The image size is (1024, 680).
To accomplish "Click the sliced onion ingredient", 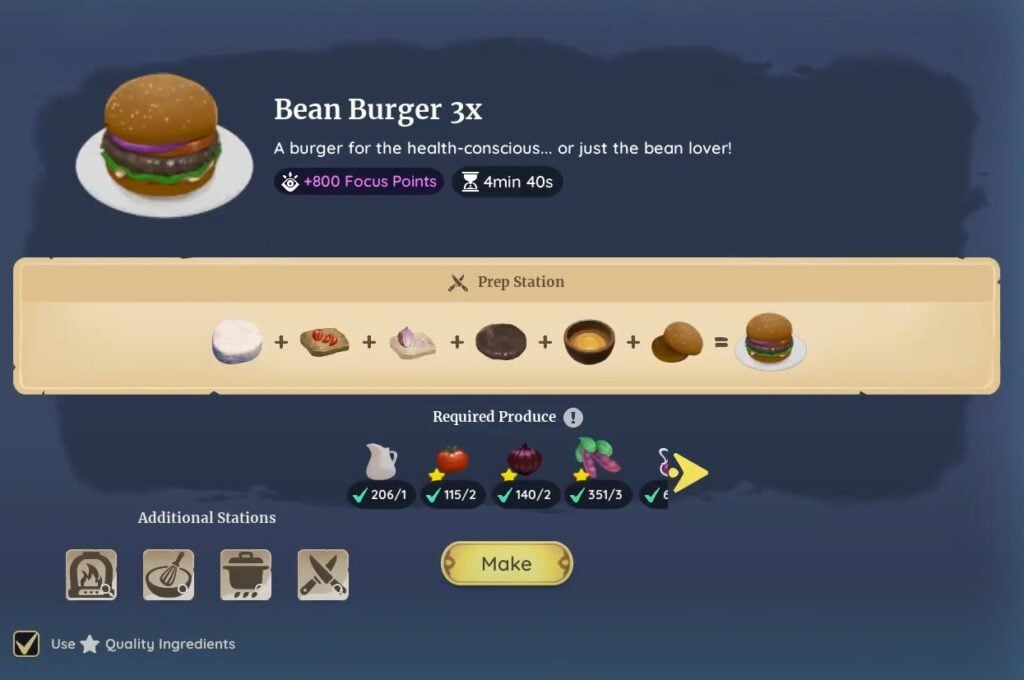I will [x=412, y=341].
